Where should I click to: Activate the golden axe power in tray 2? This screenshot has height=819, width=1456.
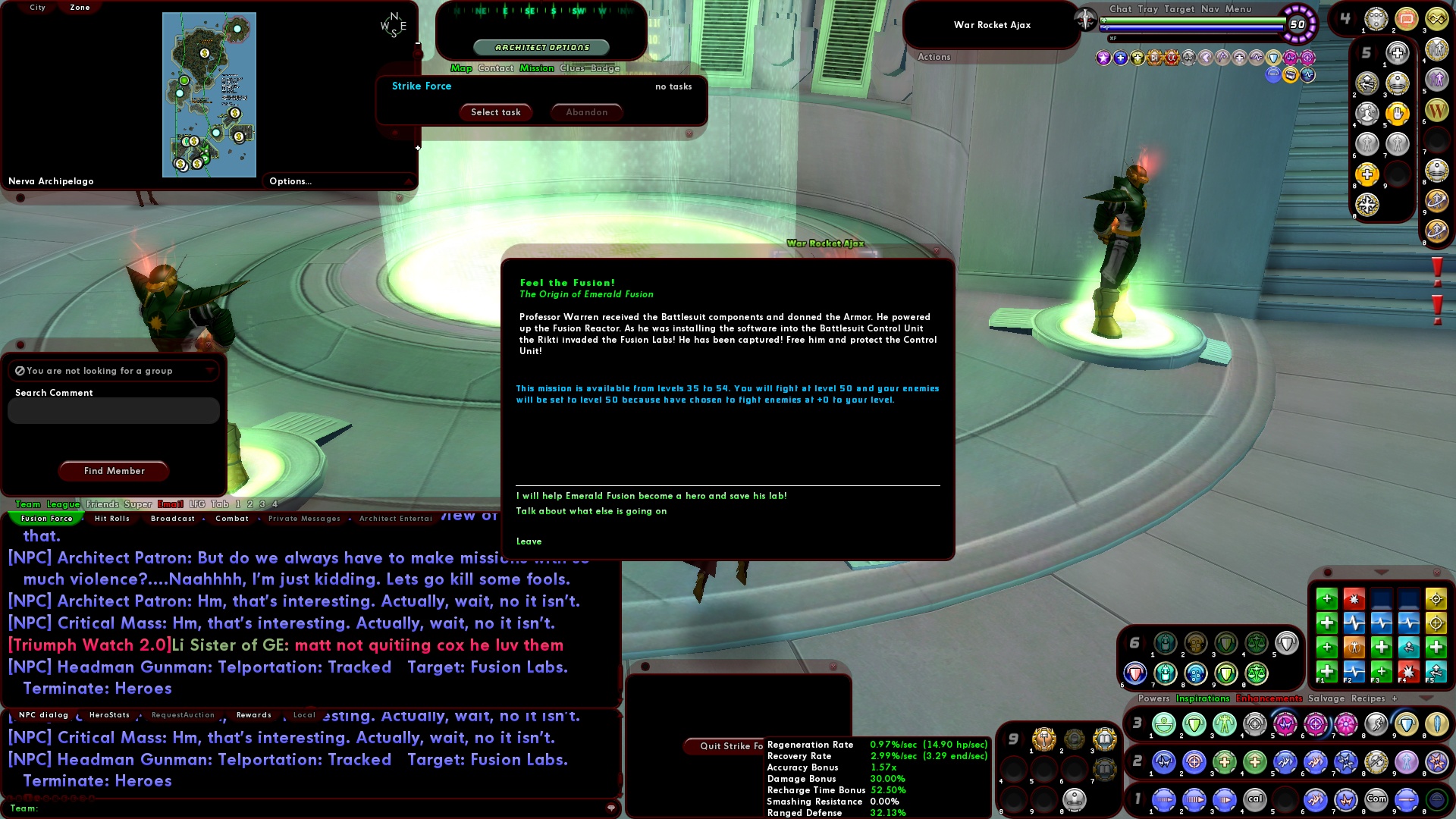pos(1376,763)
